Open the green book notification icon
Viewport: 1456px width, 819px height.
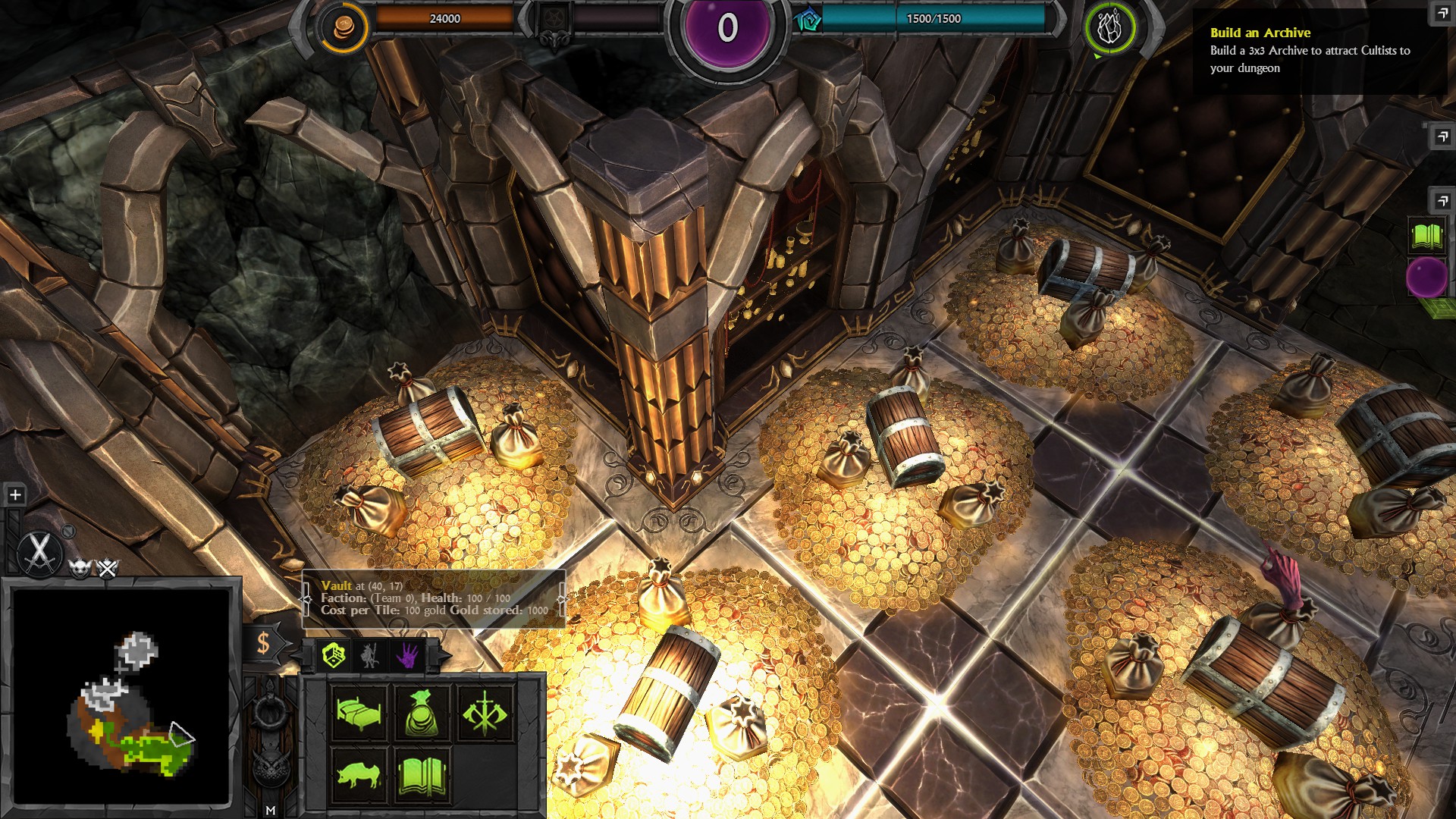(1426, 236)
